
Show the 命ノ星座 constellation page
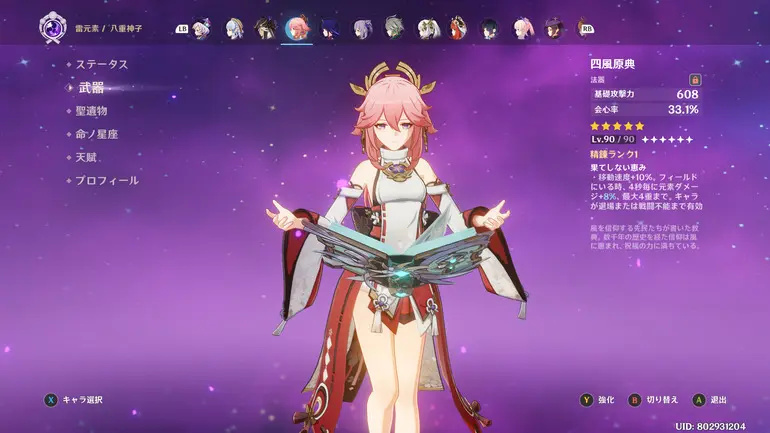97,134
